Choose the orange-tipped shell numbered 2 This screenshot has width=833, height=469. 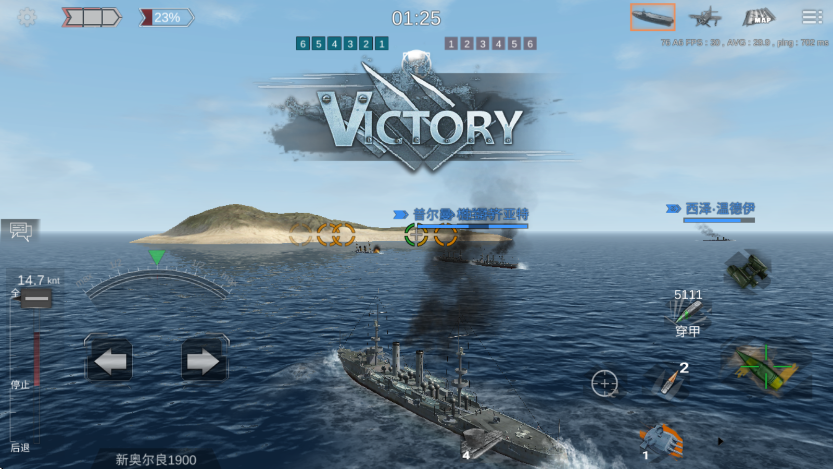tap(668, 379)
